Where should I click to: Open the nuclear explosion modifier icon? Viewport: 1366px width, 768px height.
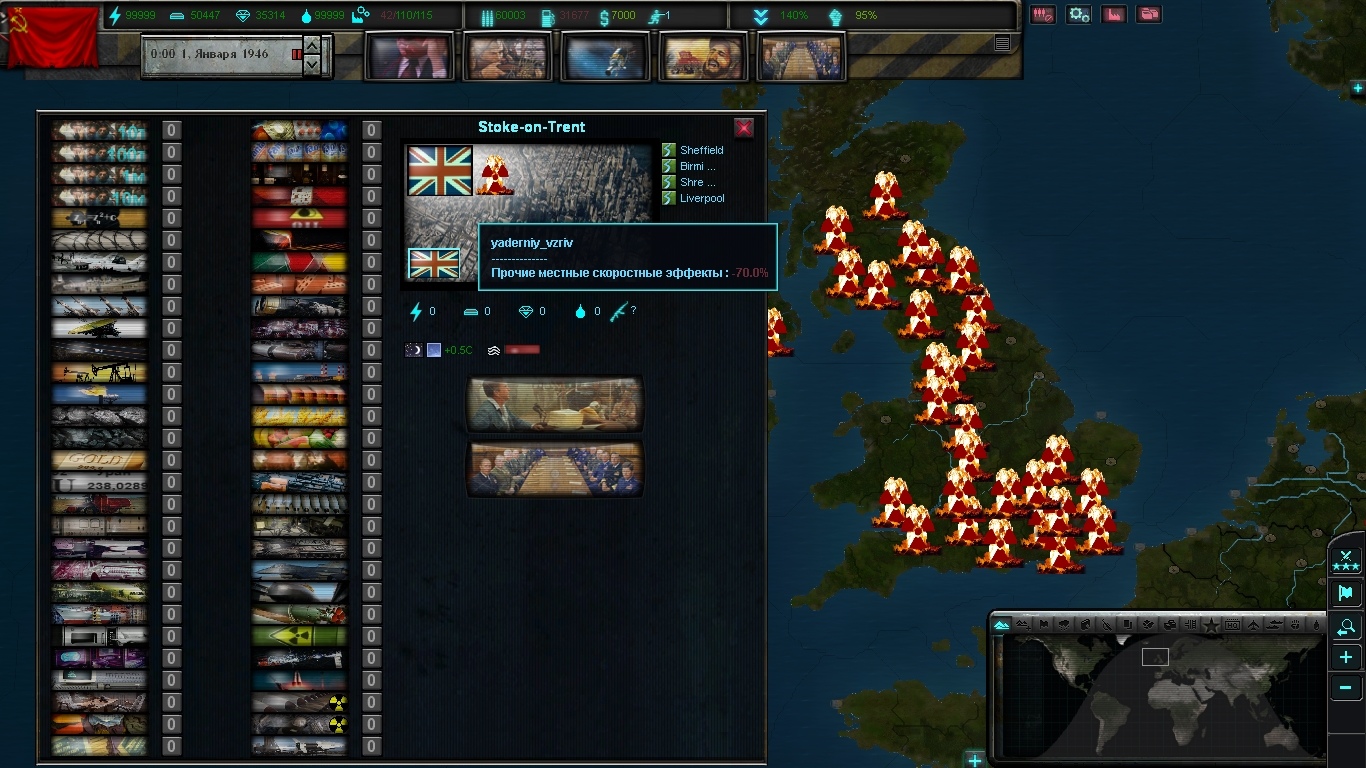pos(492,174)
